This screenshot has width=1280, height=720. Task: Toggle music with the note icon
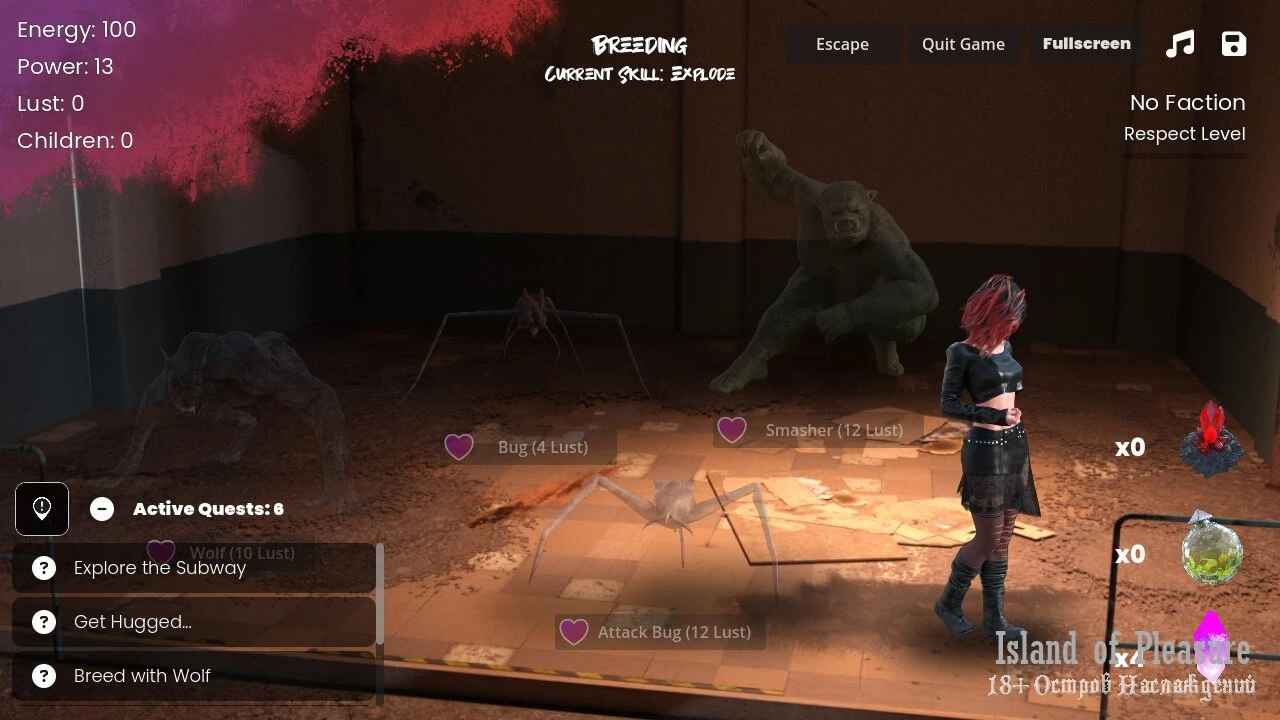tap(1180, 44)
